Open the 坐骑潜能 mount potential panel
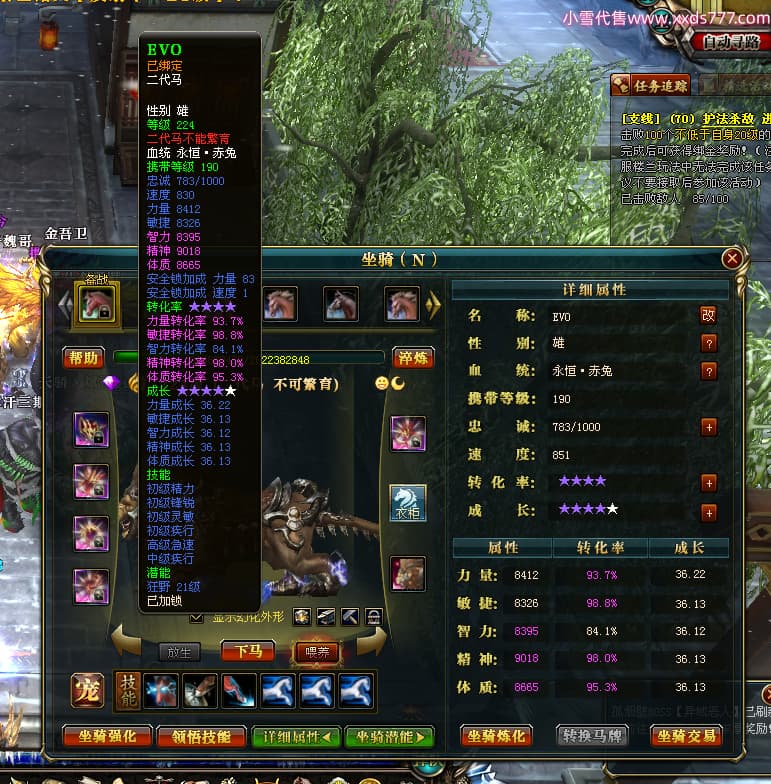771x784 pixels. (389, 737)
